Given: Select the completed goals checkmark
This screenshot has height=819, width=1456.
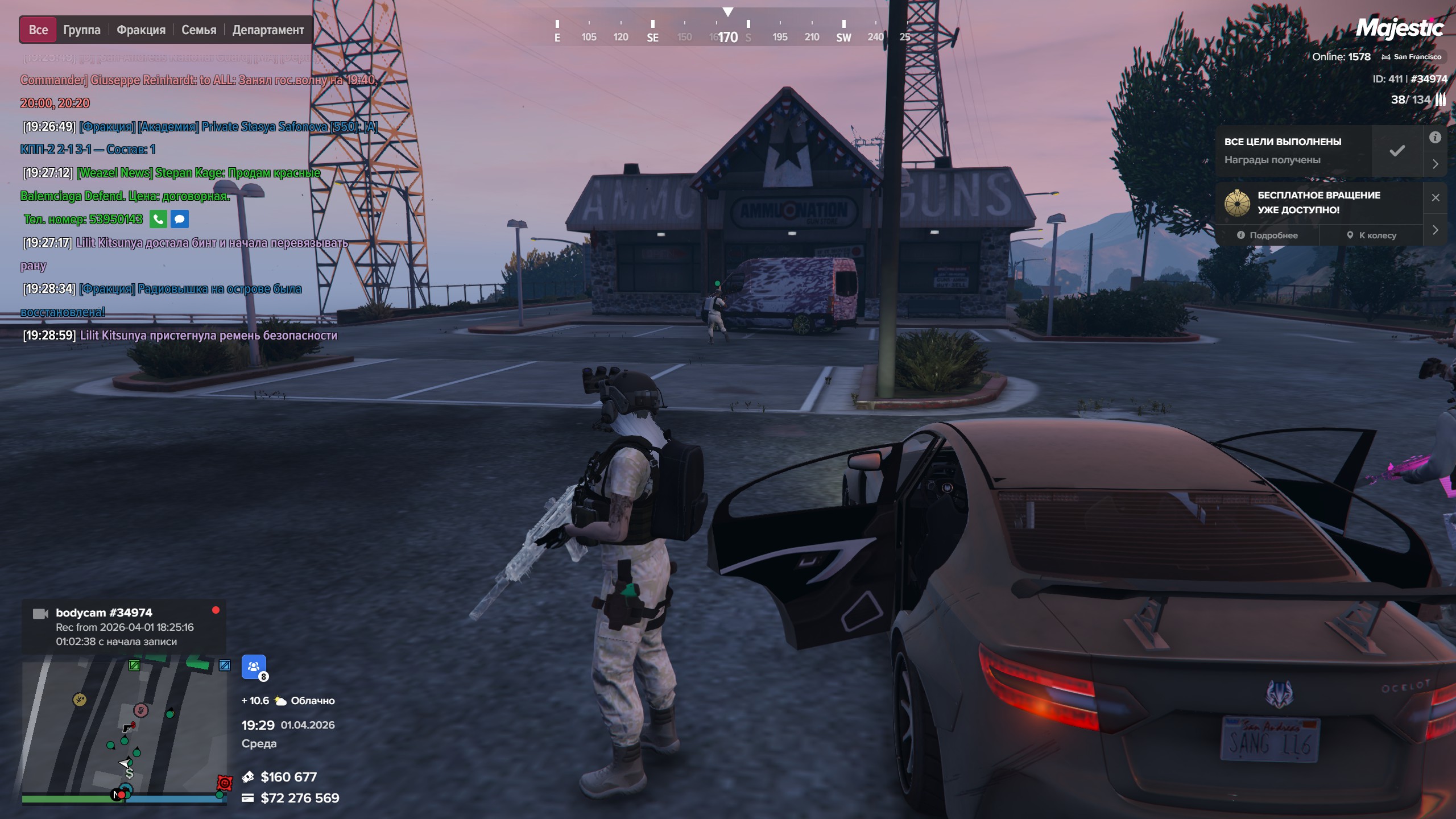Looking at the screenshot, I should click(1397, 151).
